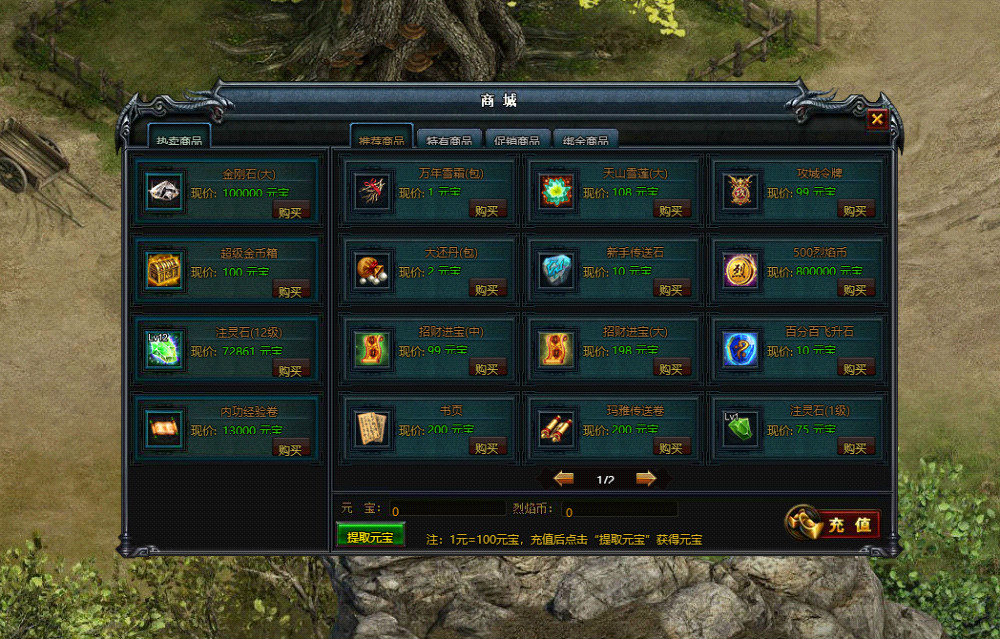Purchase 万年雪霜(包)
This screenshot has height=639, width=1000.
tap(487, 210)
